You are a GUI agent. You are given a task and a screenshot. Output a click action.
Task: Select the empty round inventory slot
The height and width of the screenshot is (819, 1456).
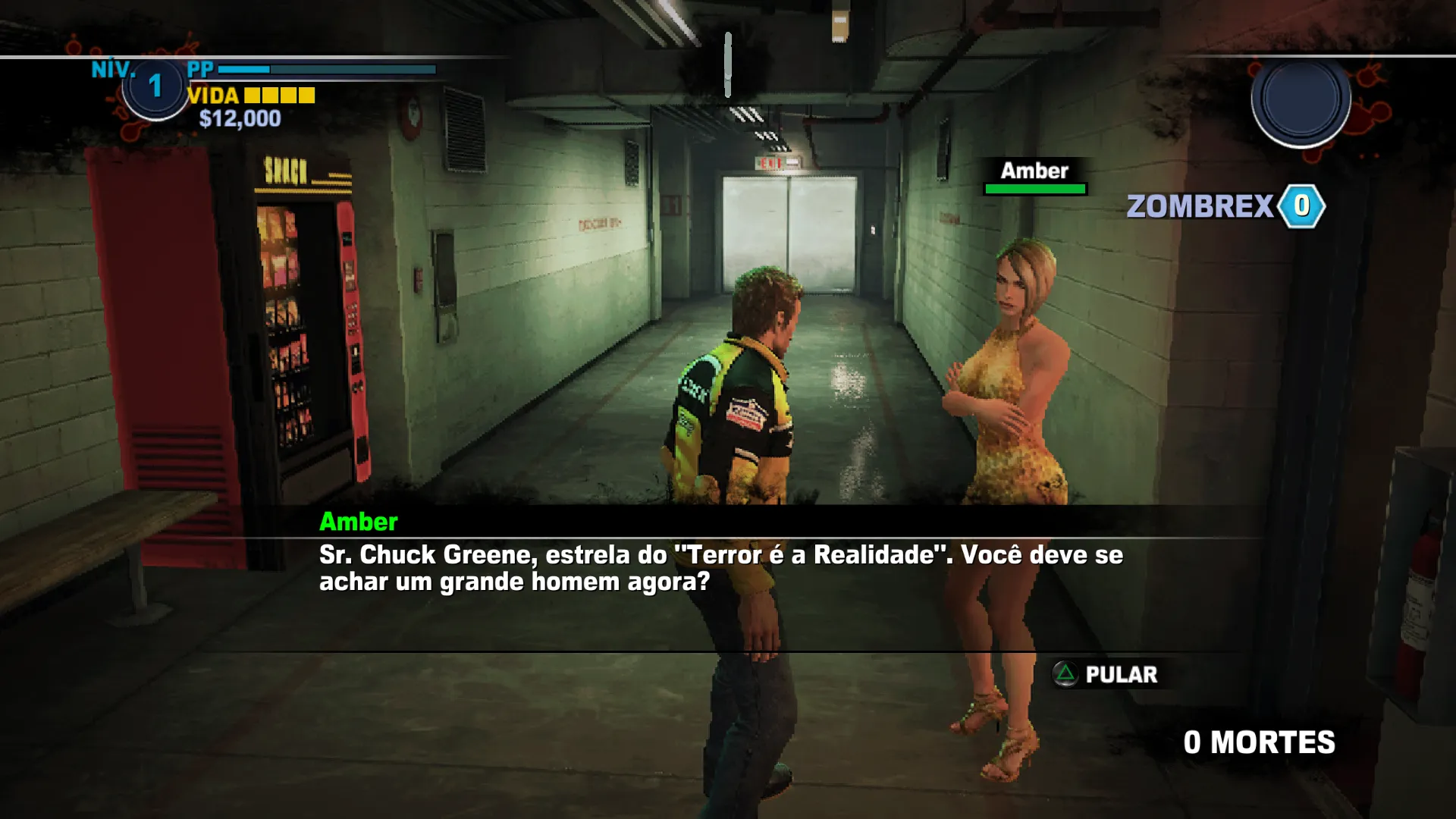click(x=1301, y=99)
